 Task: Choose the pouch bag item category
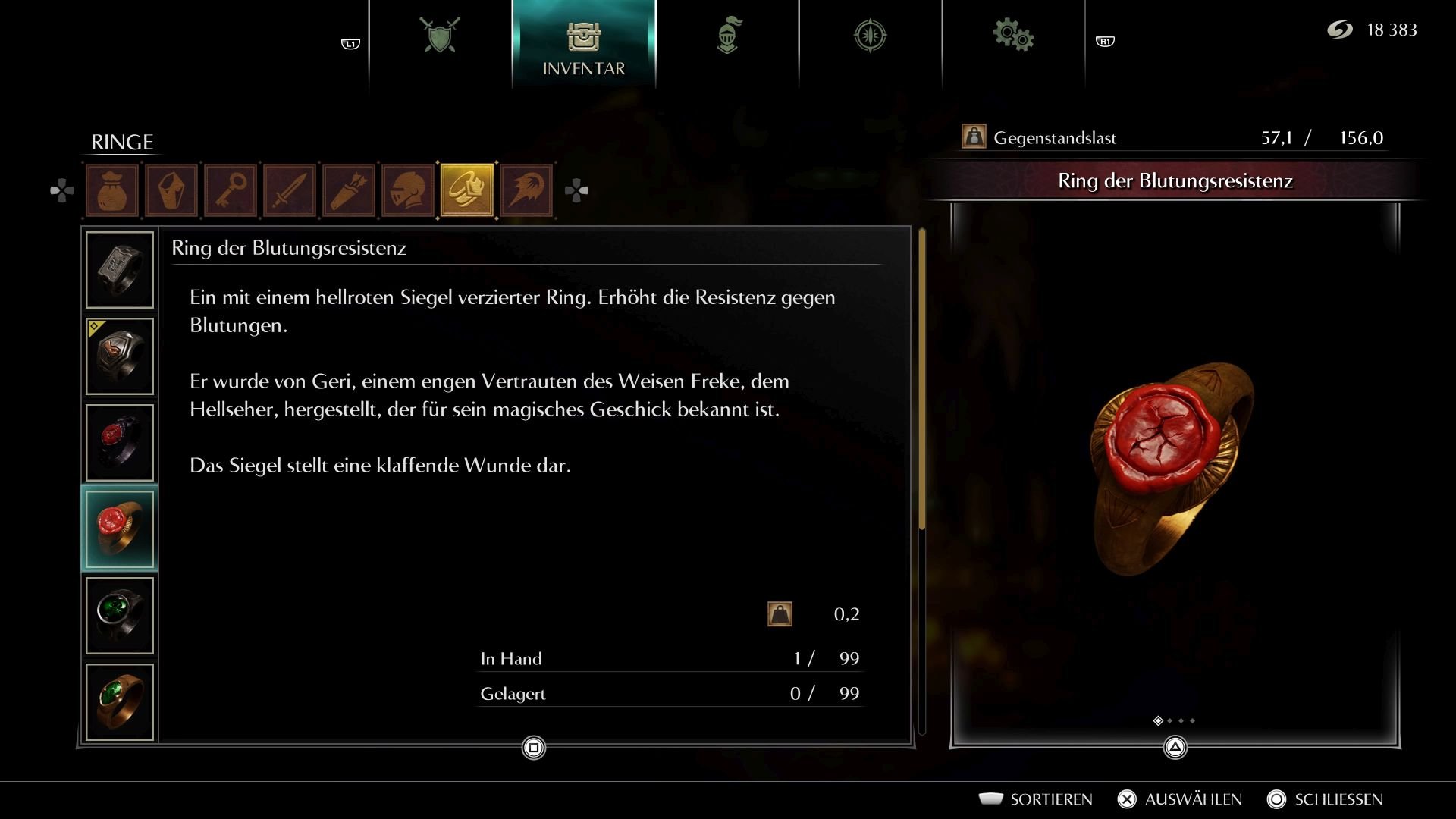(112, 190)
